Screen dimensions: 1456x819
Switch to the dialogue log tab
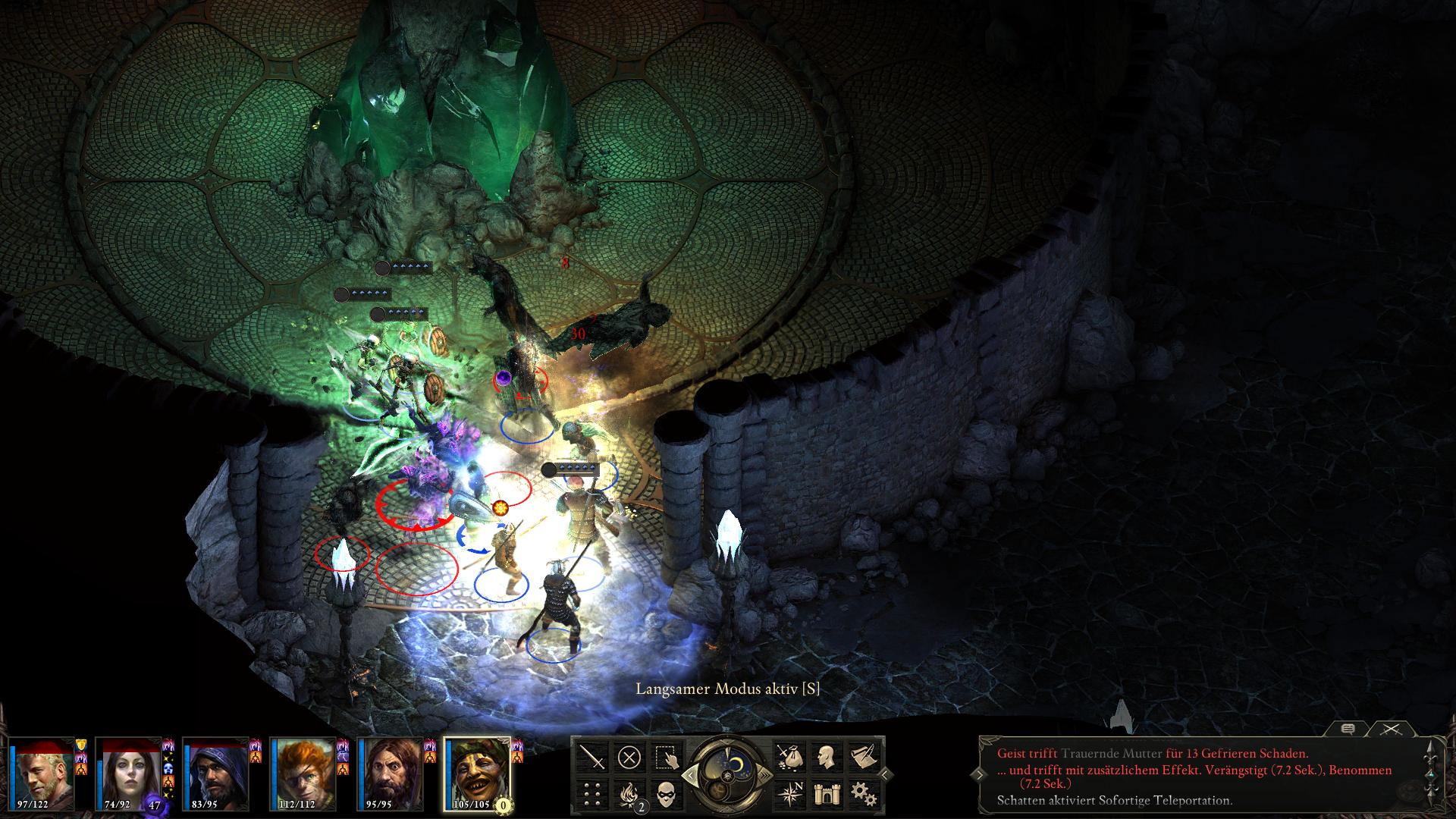pos(1348,729)
